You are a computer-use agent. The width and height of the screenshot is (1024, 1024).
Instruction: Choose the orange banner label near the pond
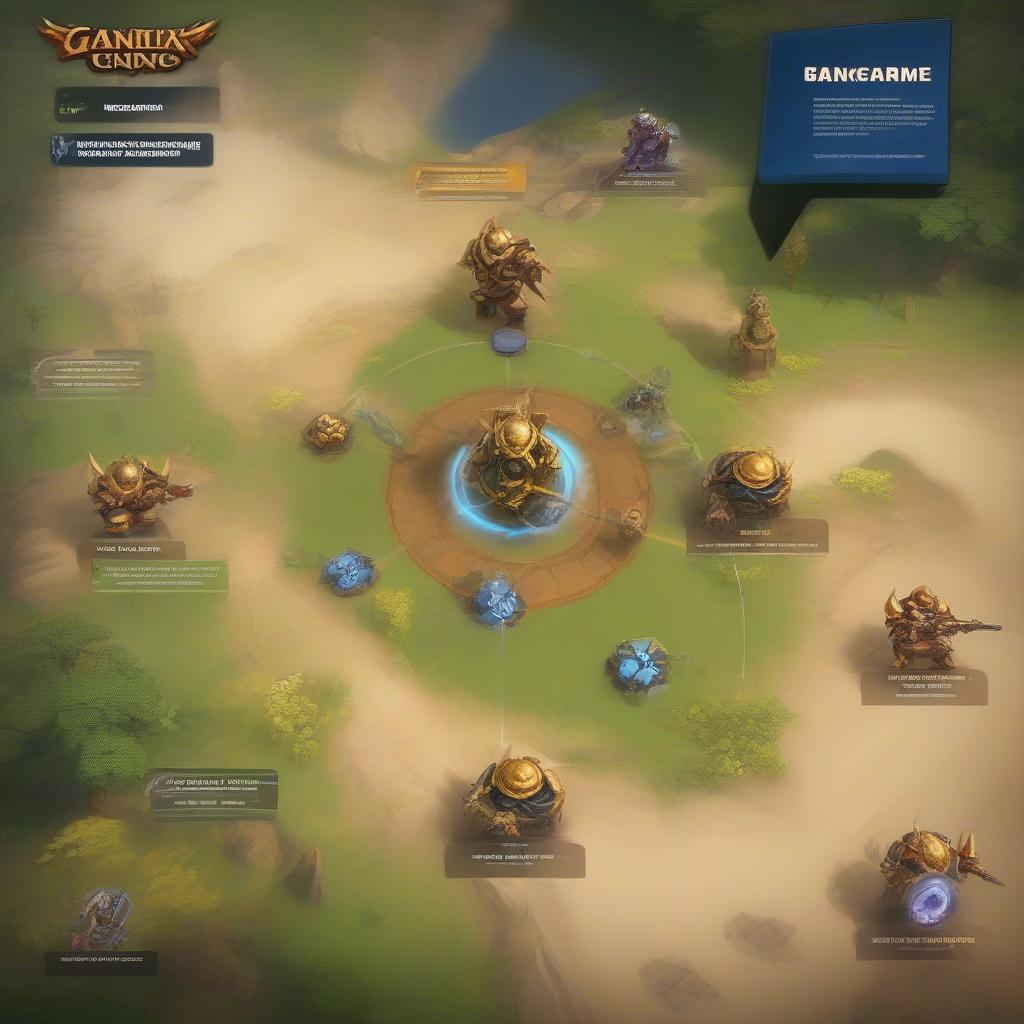[469, 178]
